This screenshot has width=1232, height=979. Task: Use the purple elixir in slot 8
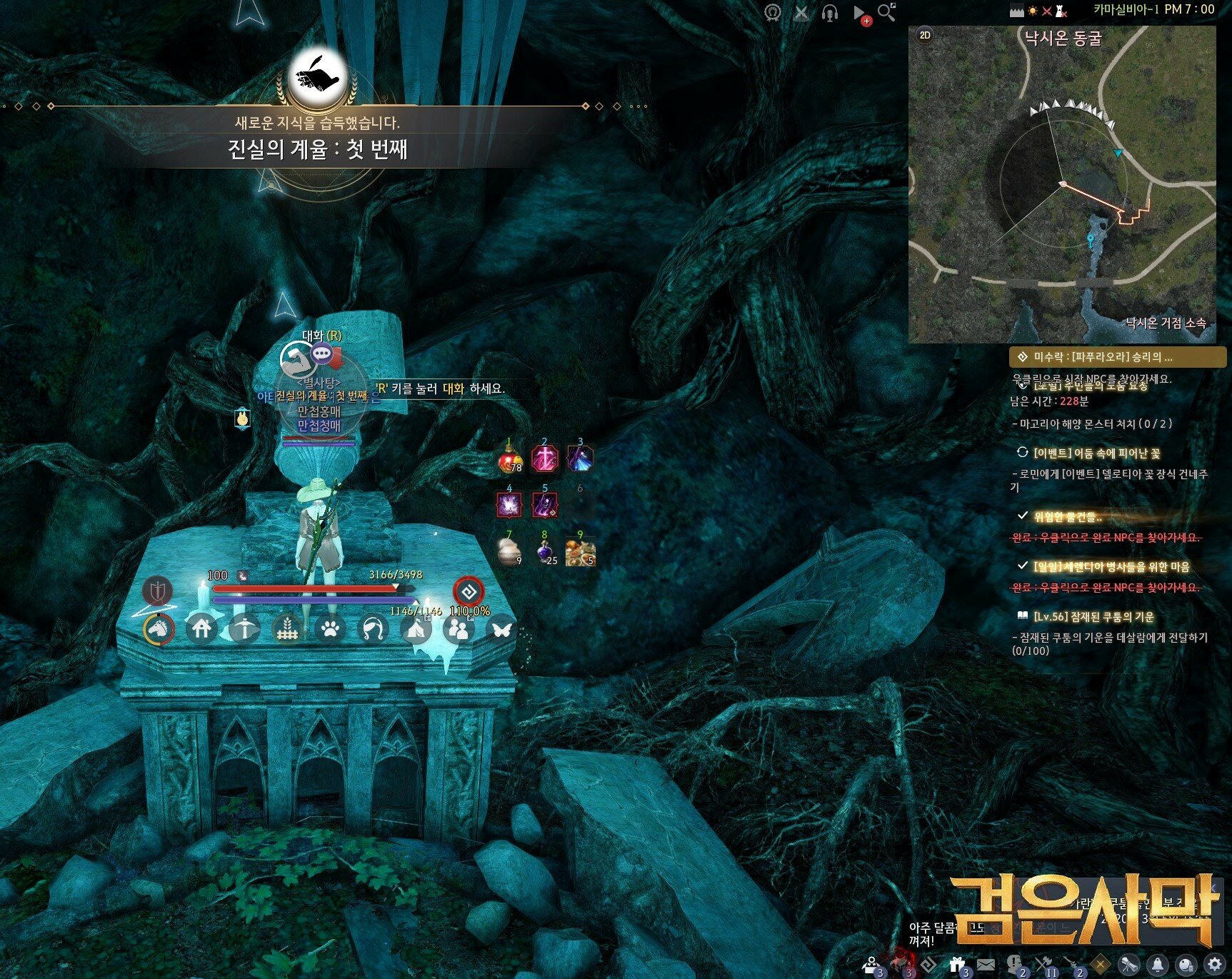[546, 552]
